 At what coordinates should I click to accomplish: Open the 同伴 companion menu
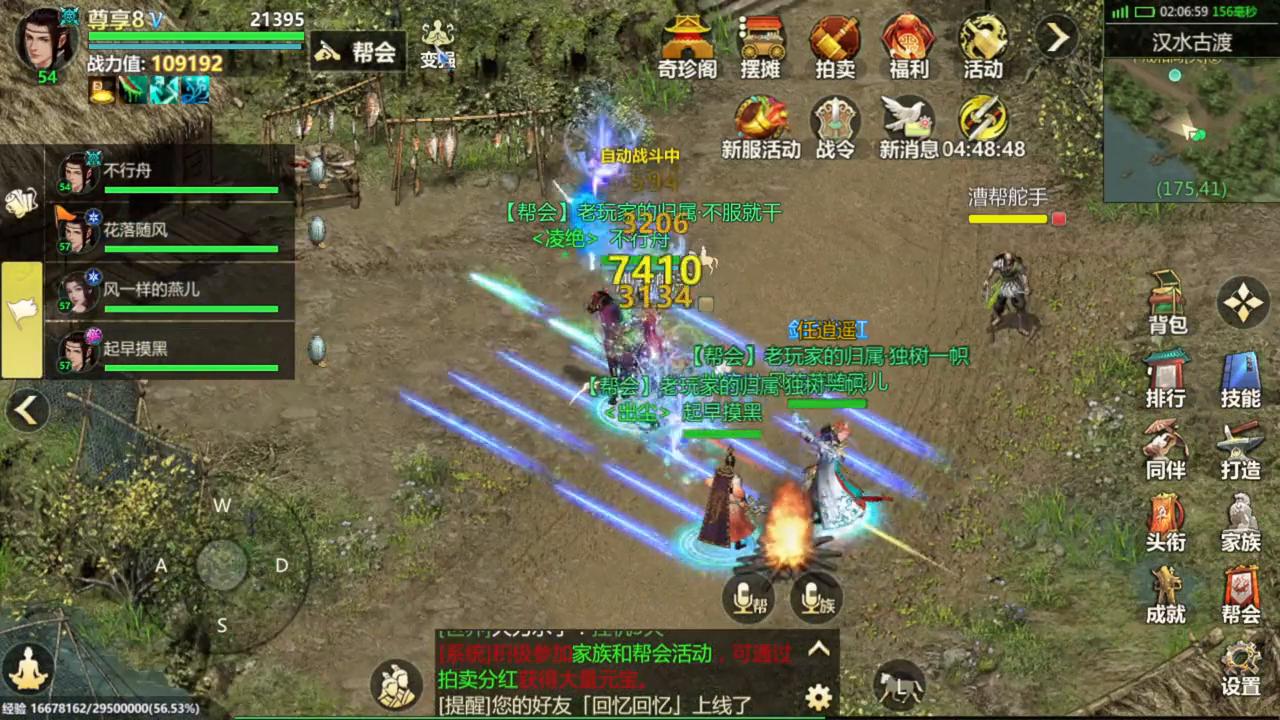1166,448
